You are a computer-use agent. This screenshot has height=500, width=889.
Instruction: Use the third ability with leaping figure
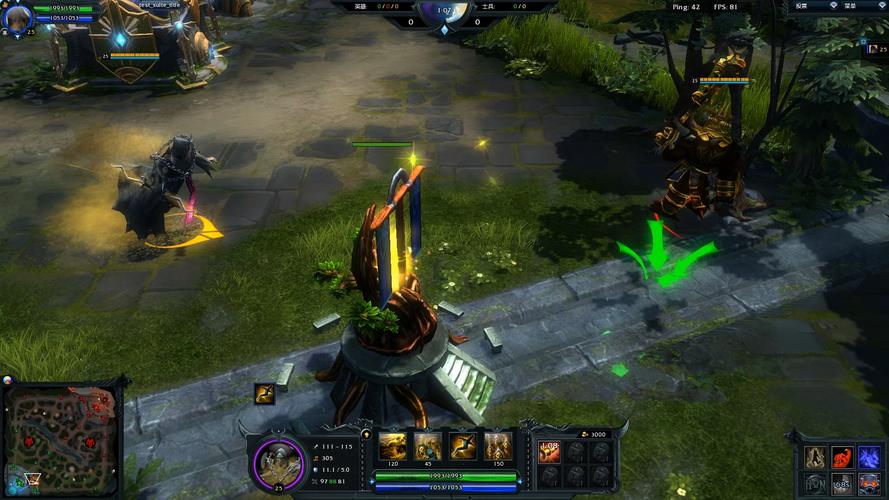[462, 446]
